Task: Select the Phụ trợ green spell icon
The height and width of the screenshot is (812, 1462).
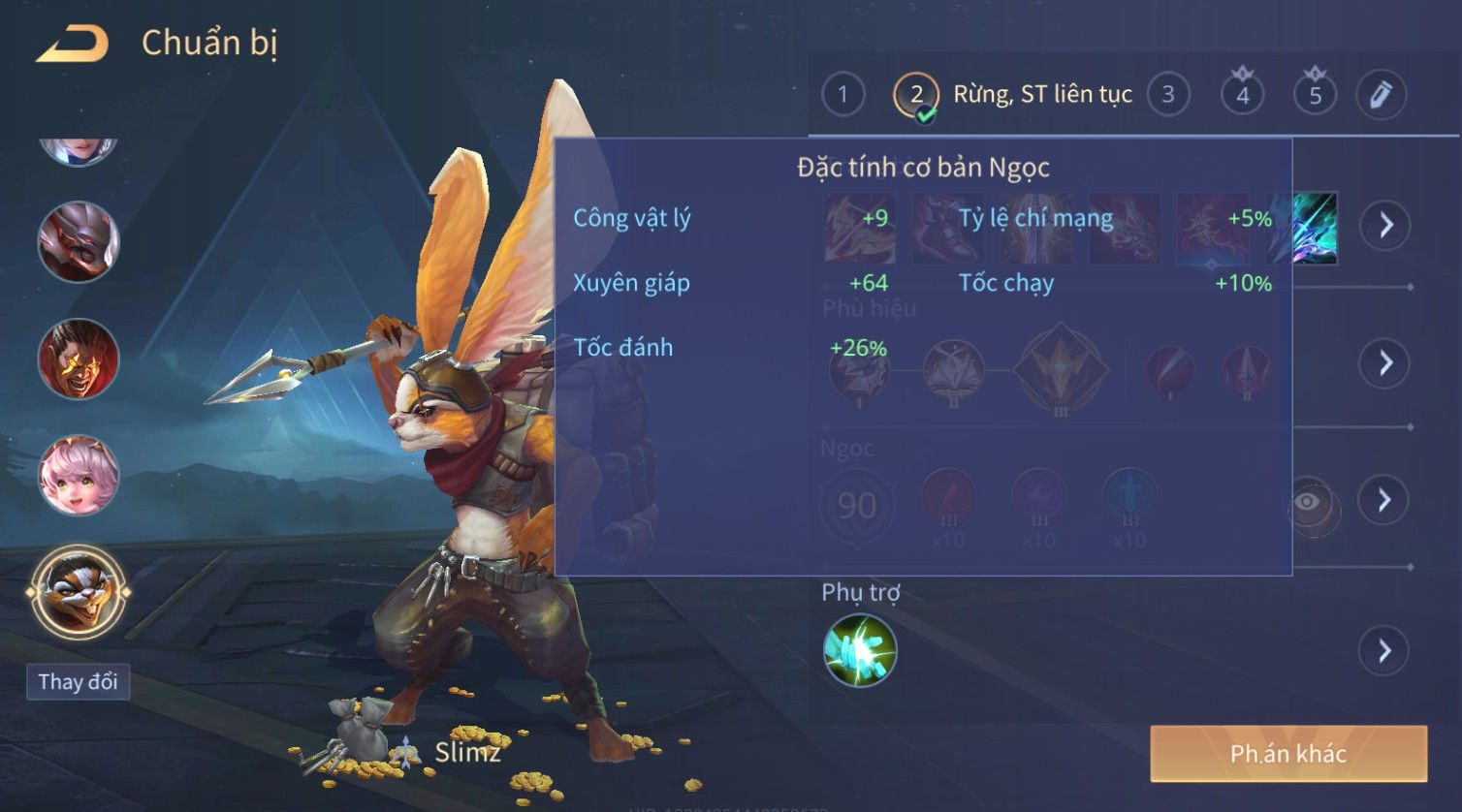Action: coord(860,650)
